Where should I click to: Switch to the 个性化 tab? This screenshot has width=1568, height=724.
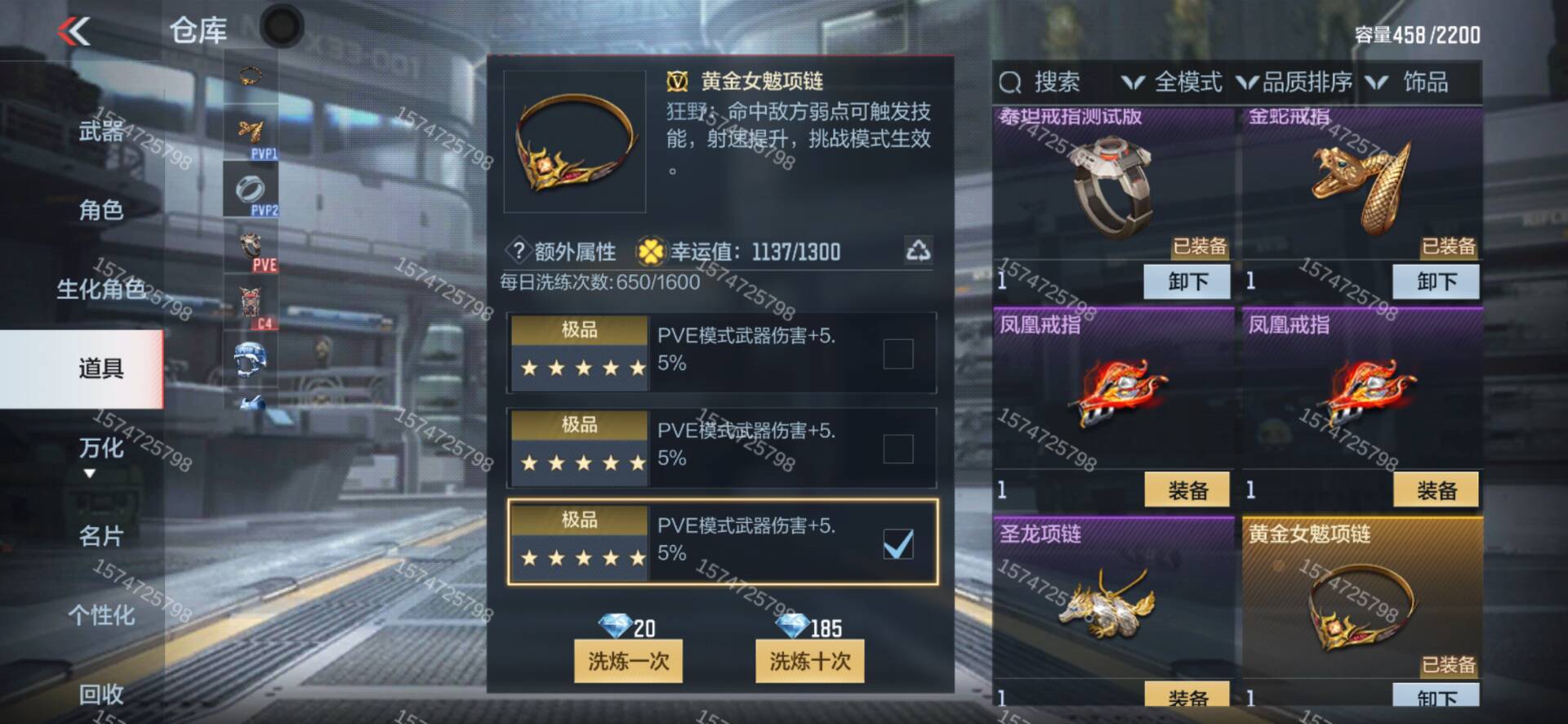100,615
